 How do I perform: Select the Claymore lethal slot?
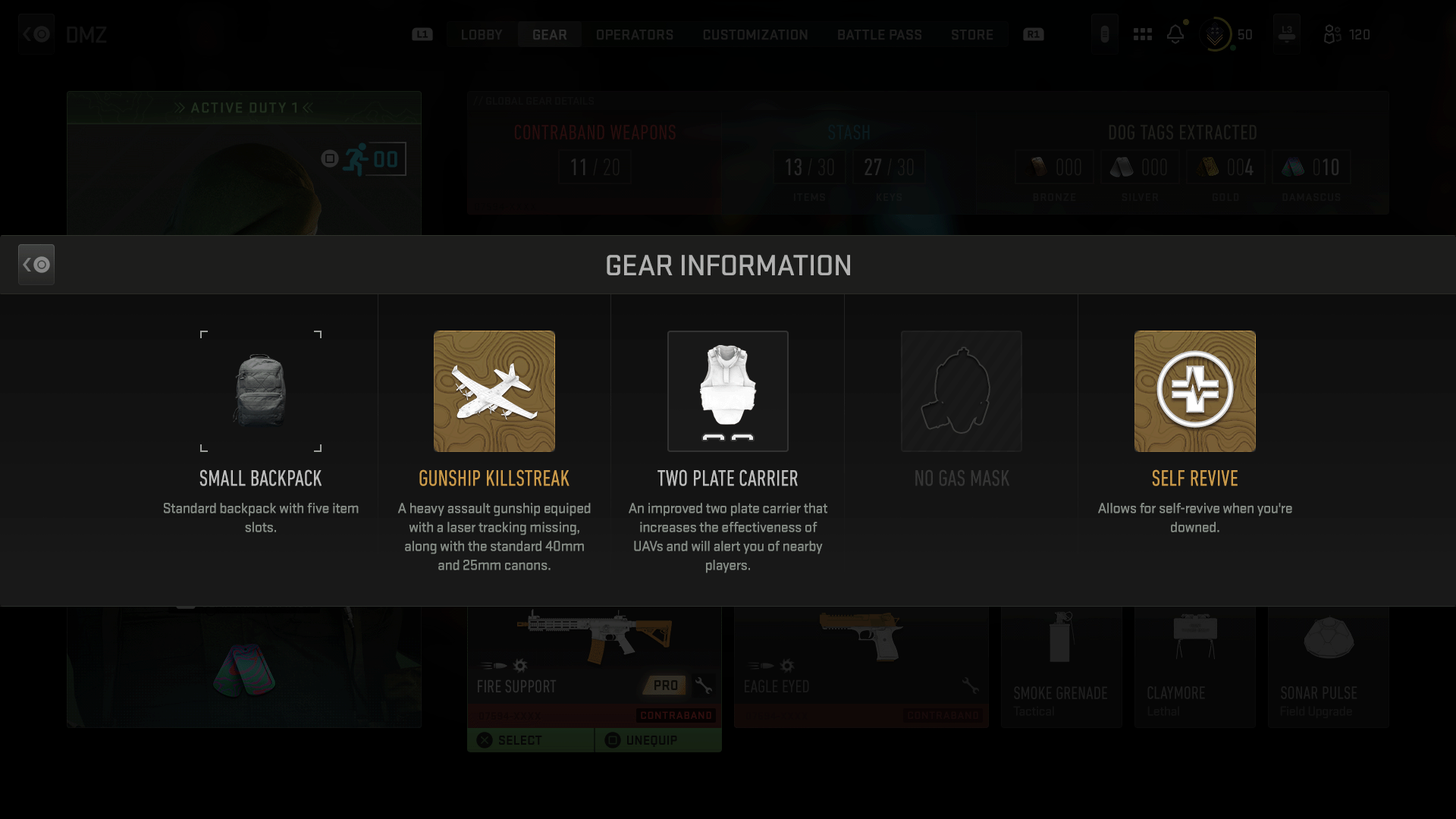[x=1194, y=666]
